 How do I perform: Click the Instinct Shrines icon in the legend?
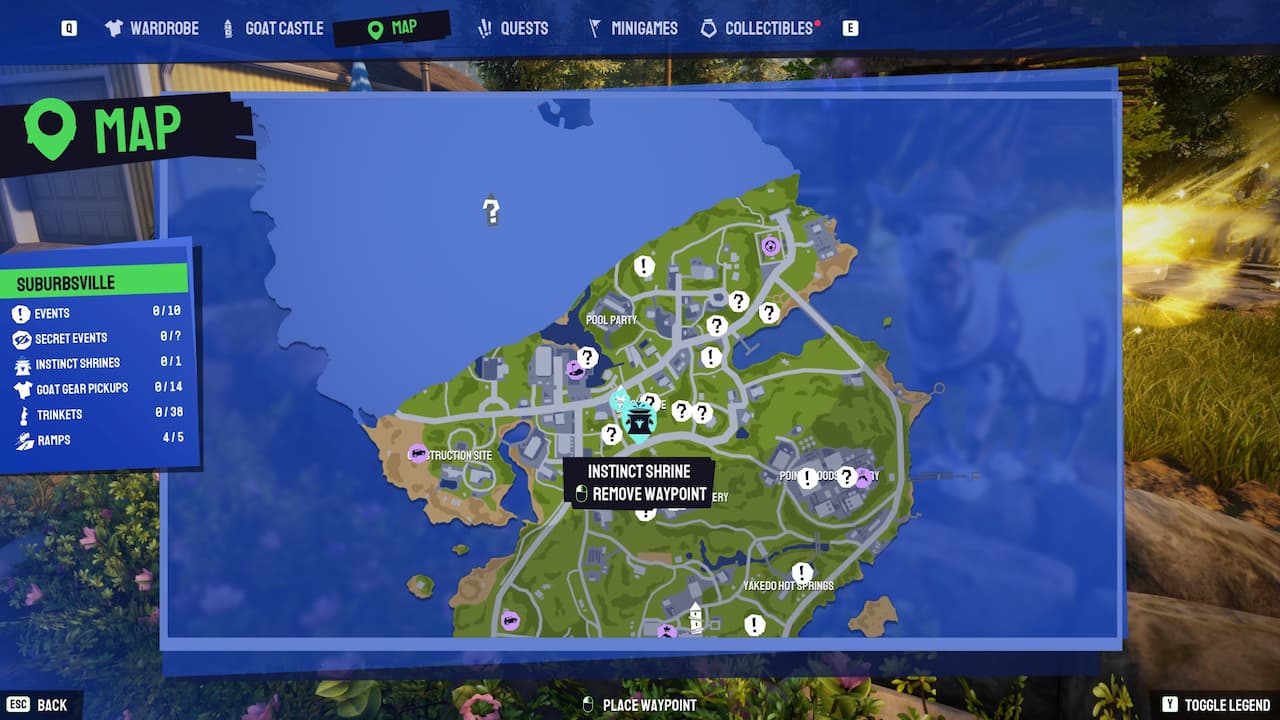(21, 363)
